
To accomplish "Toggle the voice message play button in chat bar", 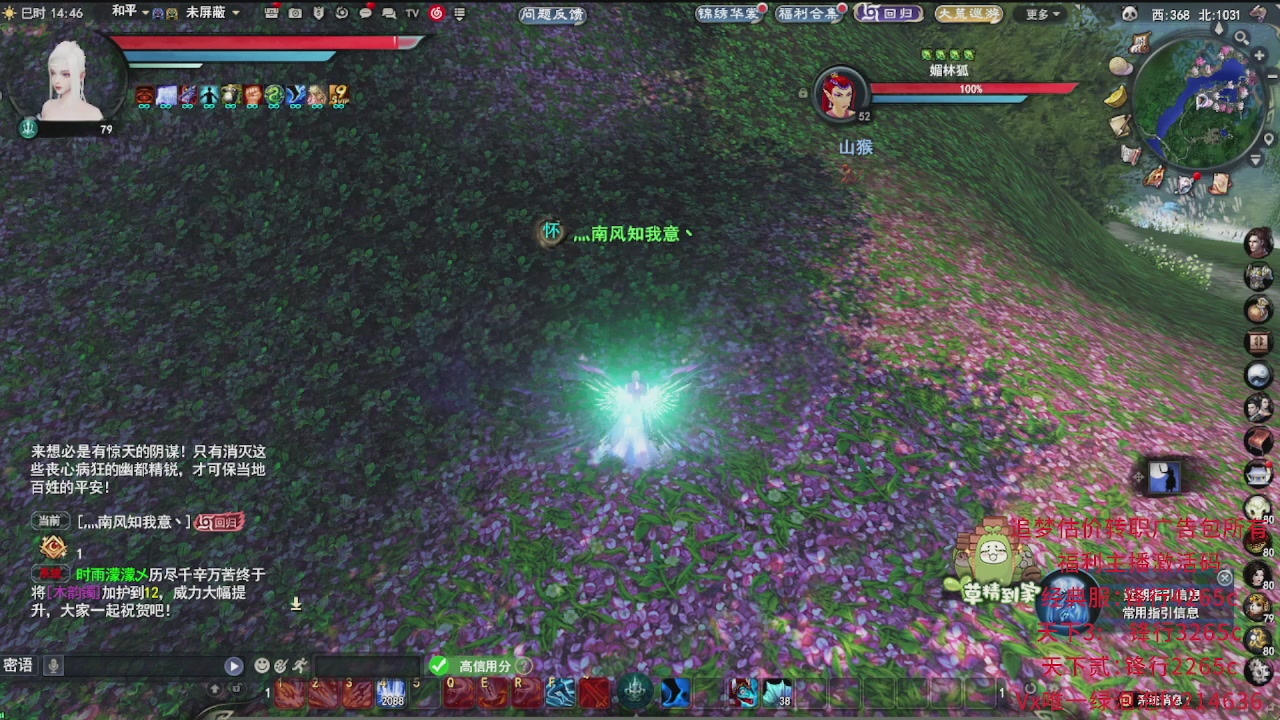I will click(x=233, y=664).
